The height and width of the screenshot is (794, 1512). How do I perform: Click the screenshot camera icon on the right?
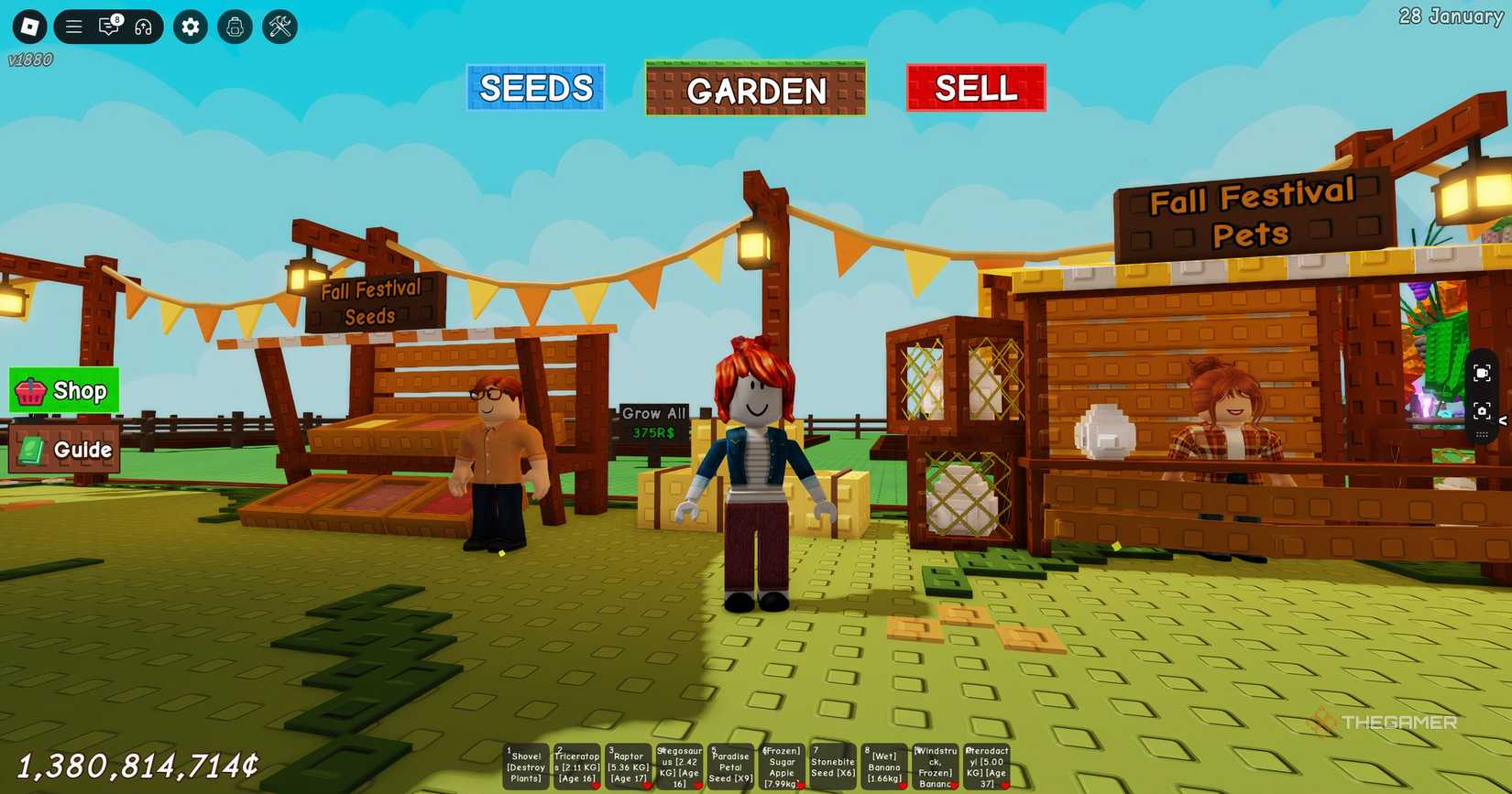[x=1483, y=412]
